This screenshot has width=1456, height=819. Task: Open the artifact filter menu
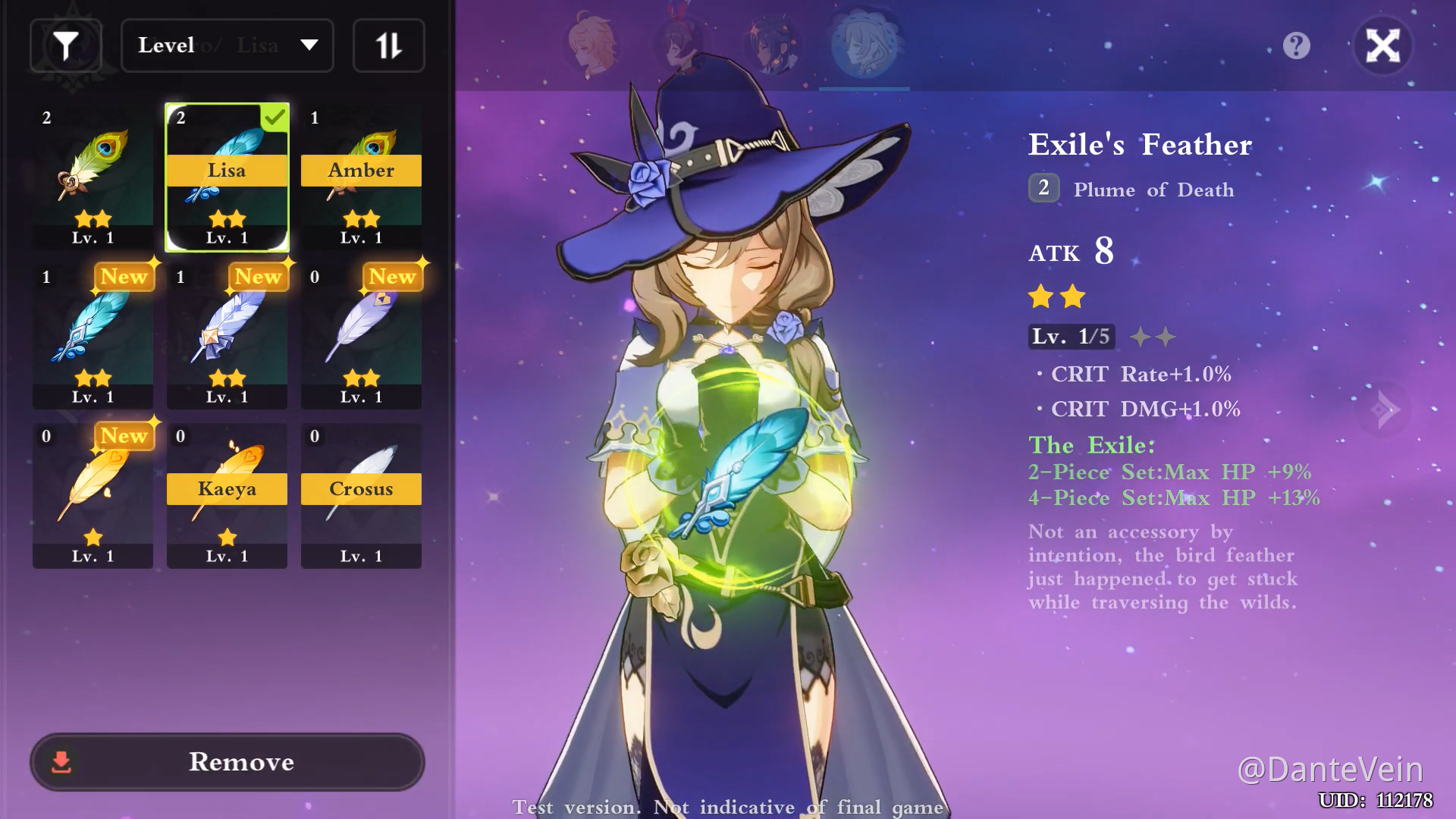66,45
